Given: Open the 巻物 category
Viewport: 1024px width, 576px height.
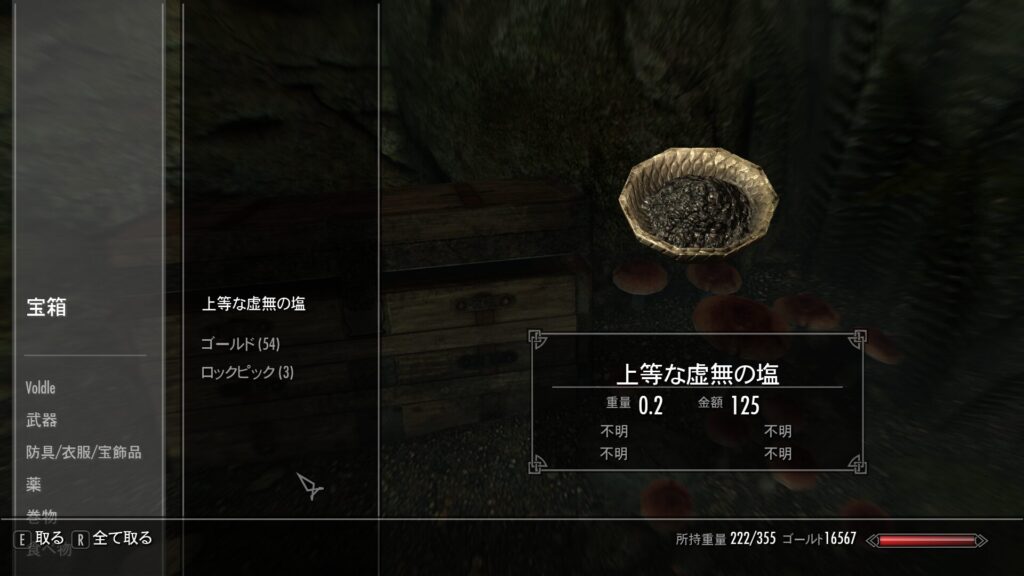Looking at the screenshot, I should point(42,514).
